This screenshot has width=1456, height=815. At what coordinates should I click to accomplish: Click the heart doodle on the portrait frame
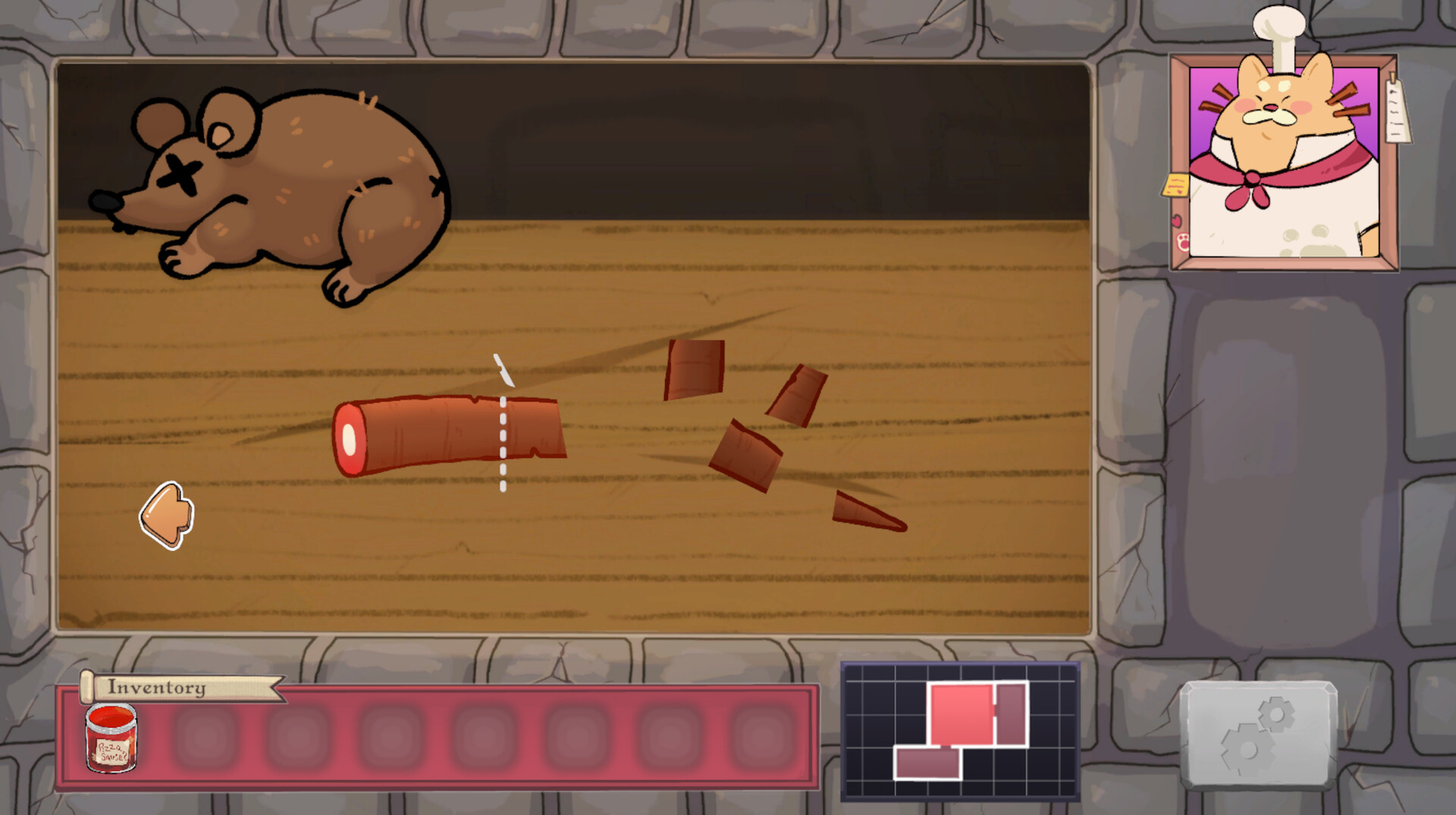tap(1177, 221)
